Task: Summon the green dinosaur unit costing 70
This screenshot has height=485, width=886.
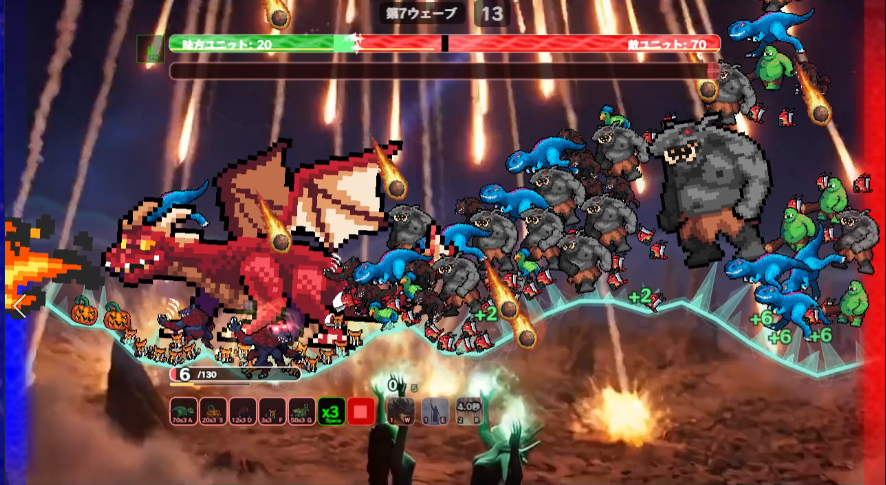Action: point(183,411)
